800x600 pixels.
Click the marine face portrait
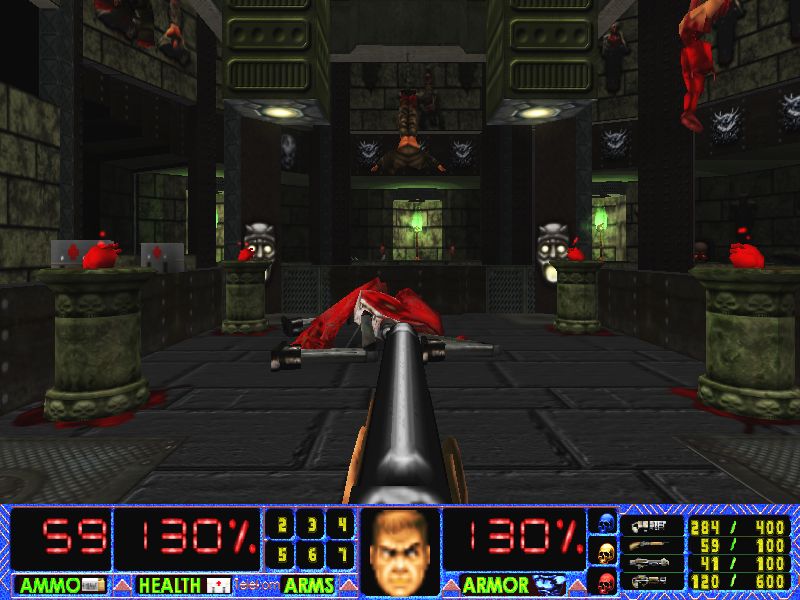click(x=399, y=552)
